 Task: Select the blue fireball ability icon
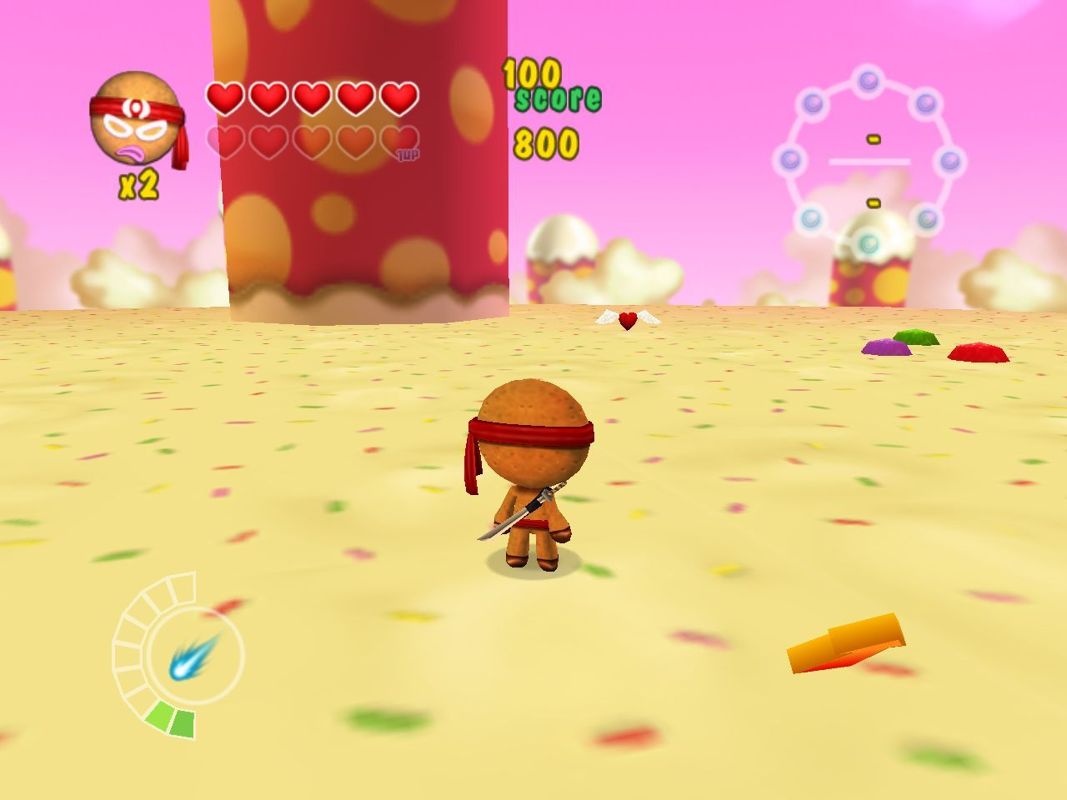(193, 657)
